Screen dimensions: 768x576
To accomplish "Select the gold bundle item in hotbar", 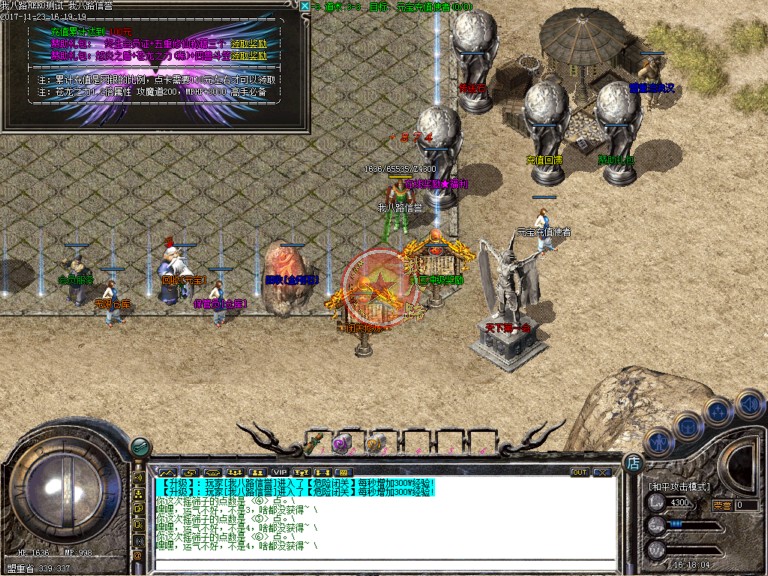I will tap(376, 444).
